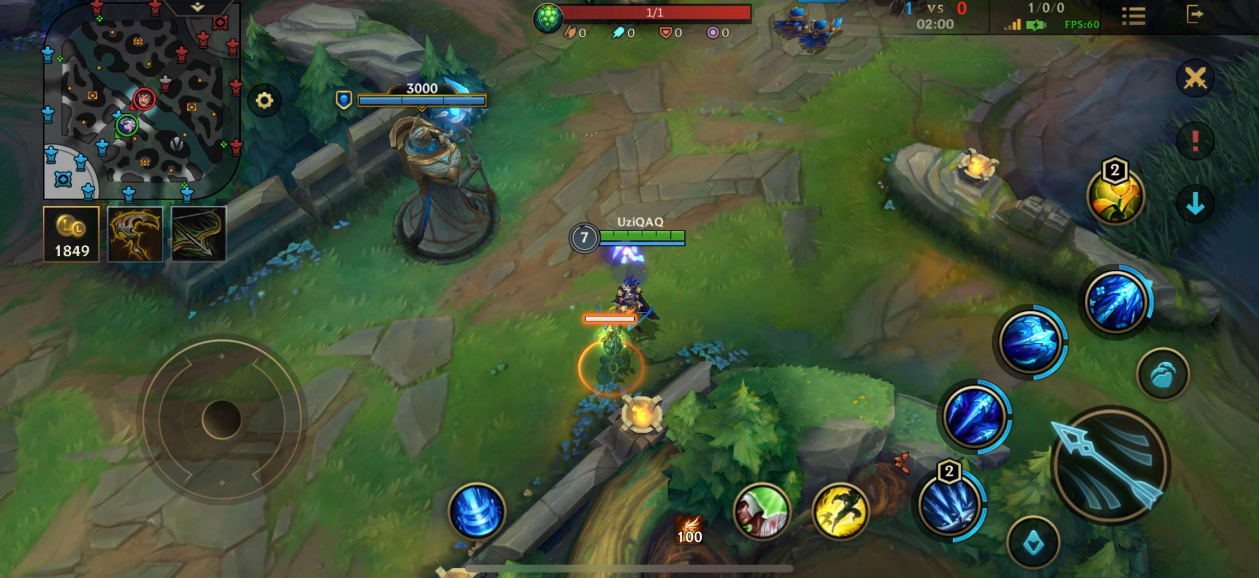The width and height of the screenshot is (1259, 578).
Task: Open the shop via the 1849 gold button
Action: [x=71, y=234]
